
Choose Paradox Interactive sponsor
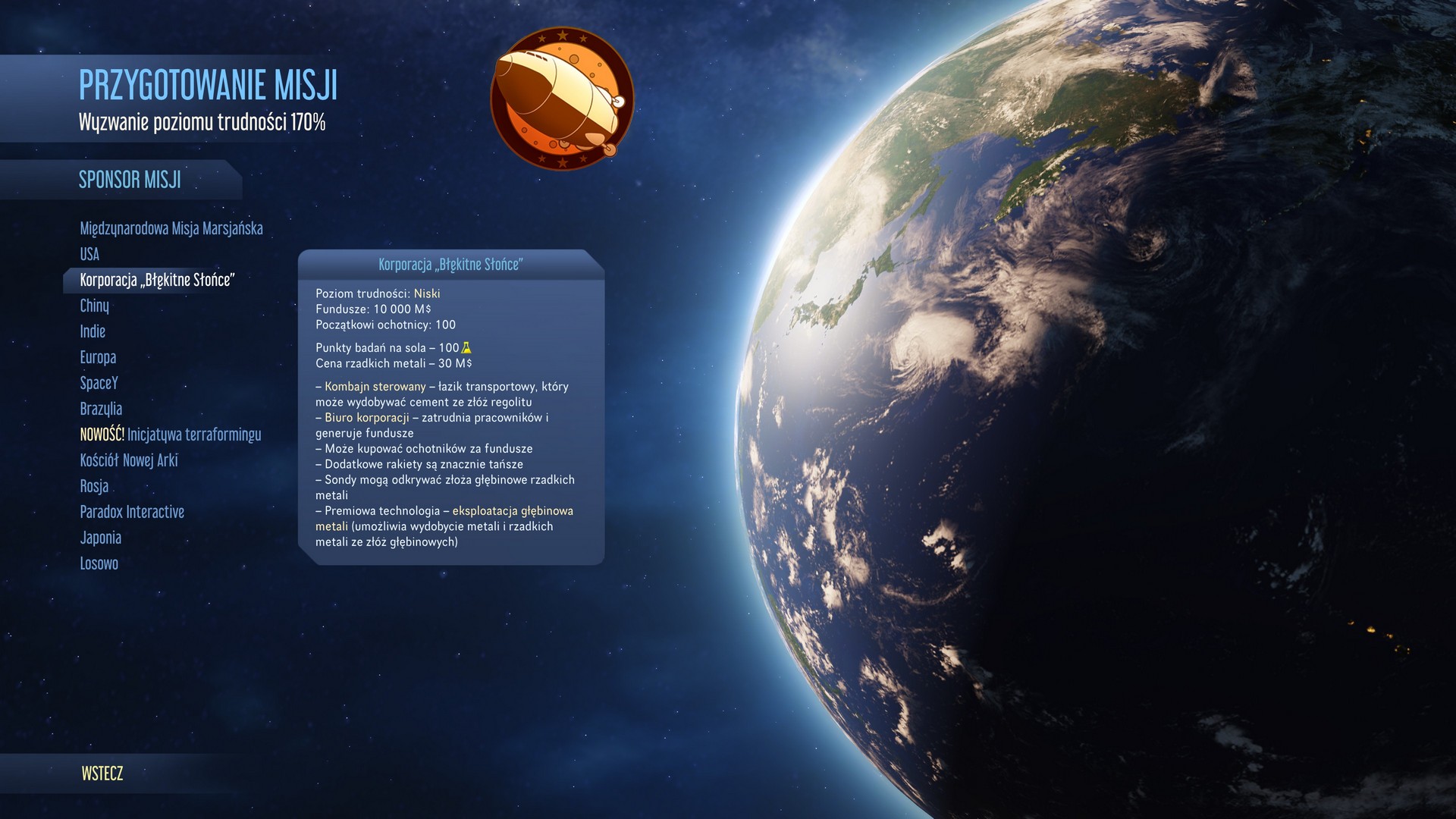(132, 512)
